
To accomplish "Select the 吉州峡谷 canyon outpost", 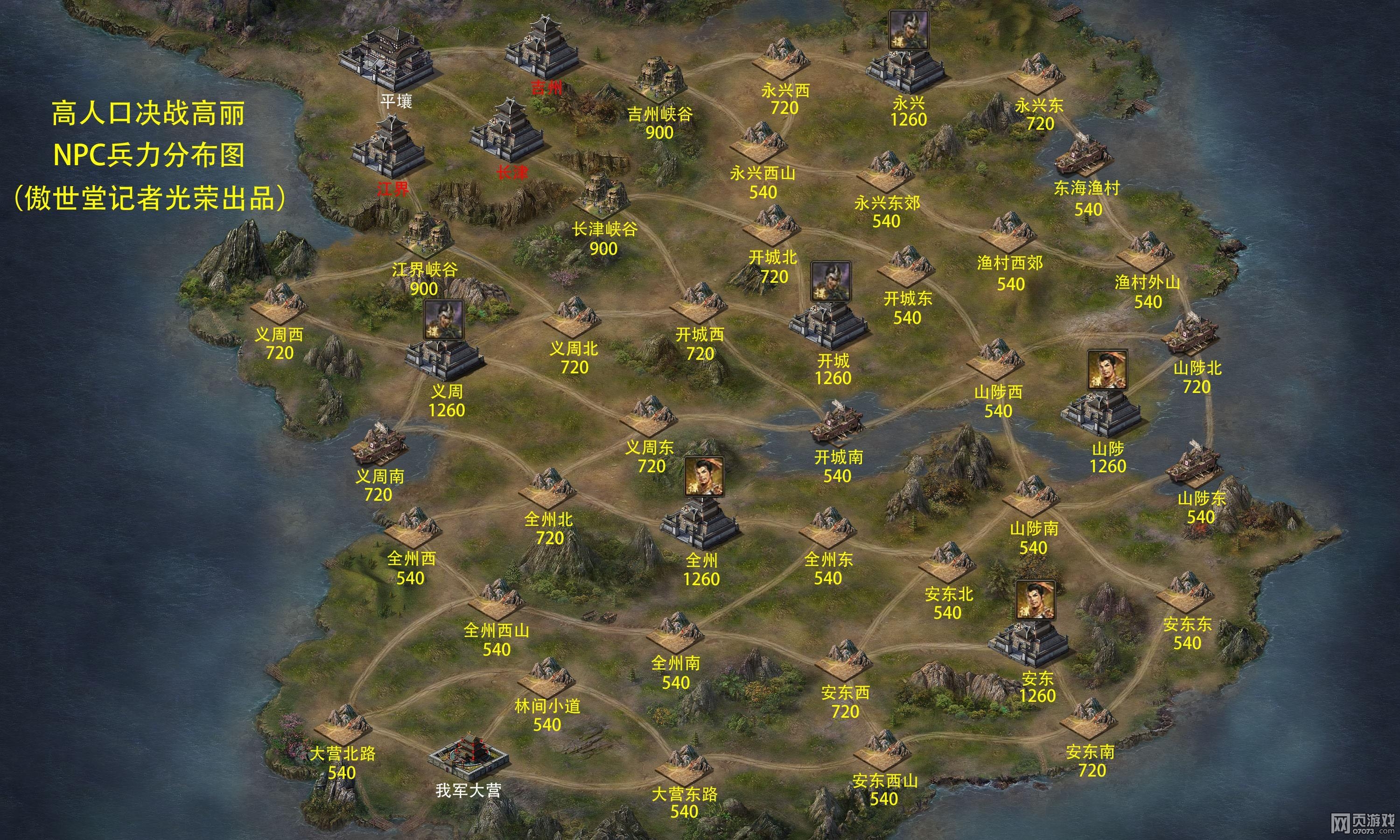I will 657,82.
